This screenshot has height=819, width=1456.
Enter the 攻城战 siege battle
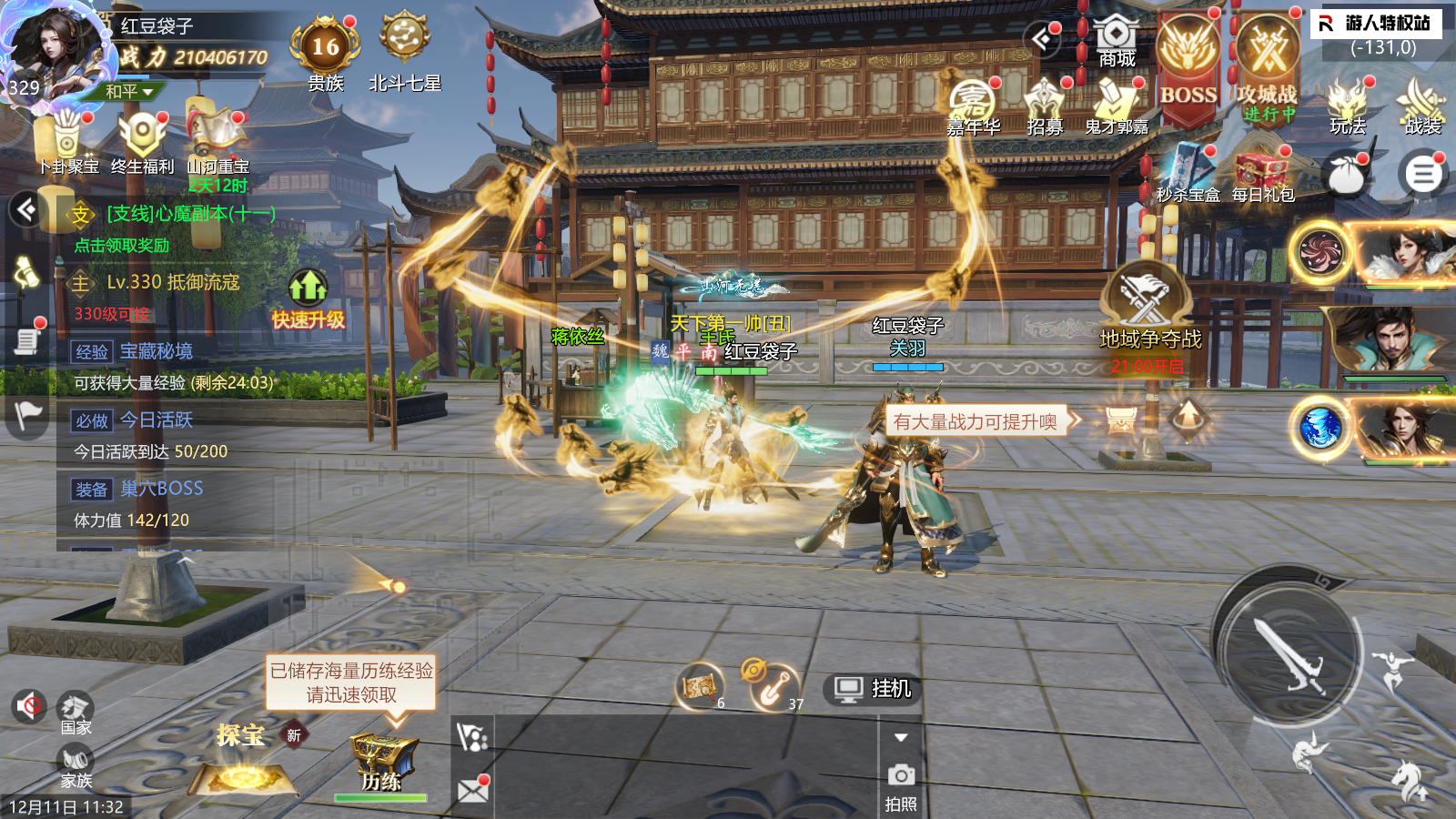pyautogui.click(x=1267, y=64)
